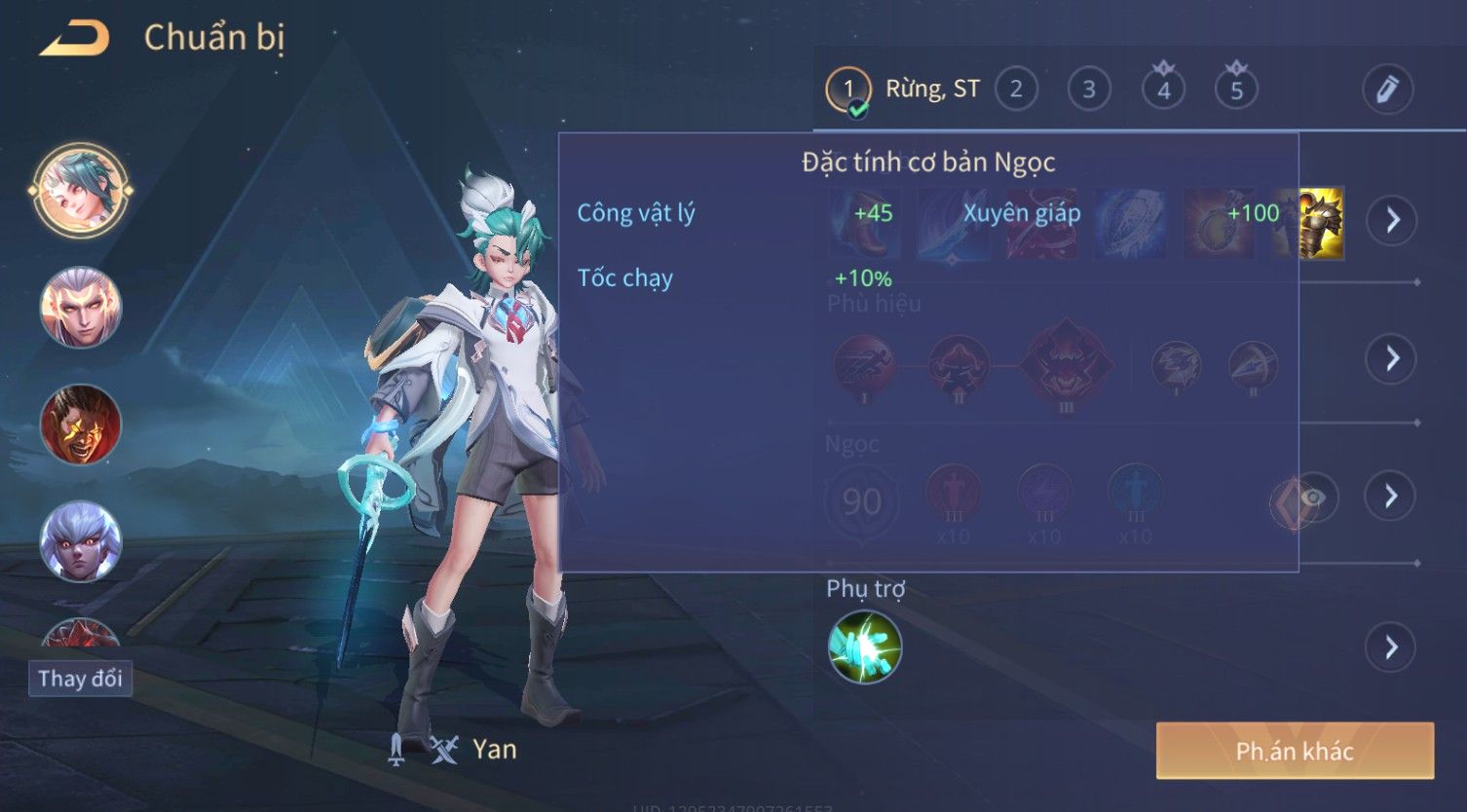Switch to loadout preset 4
This screenshot has height=812, width=1467.
[1163, 90]
